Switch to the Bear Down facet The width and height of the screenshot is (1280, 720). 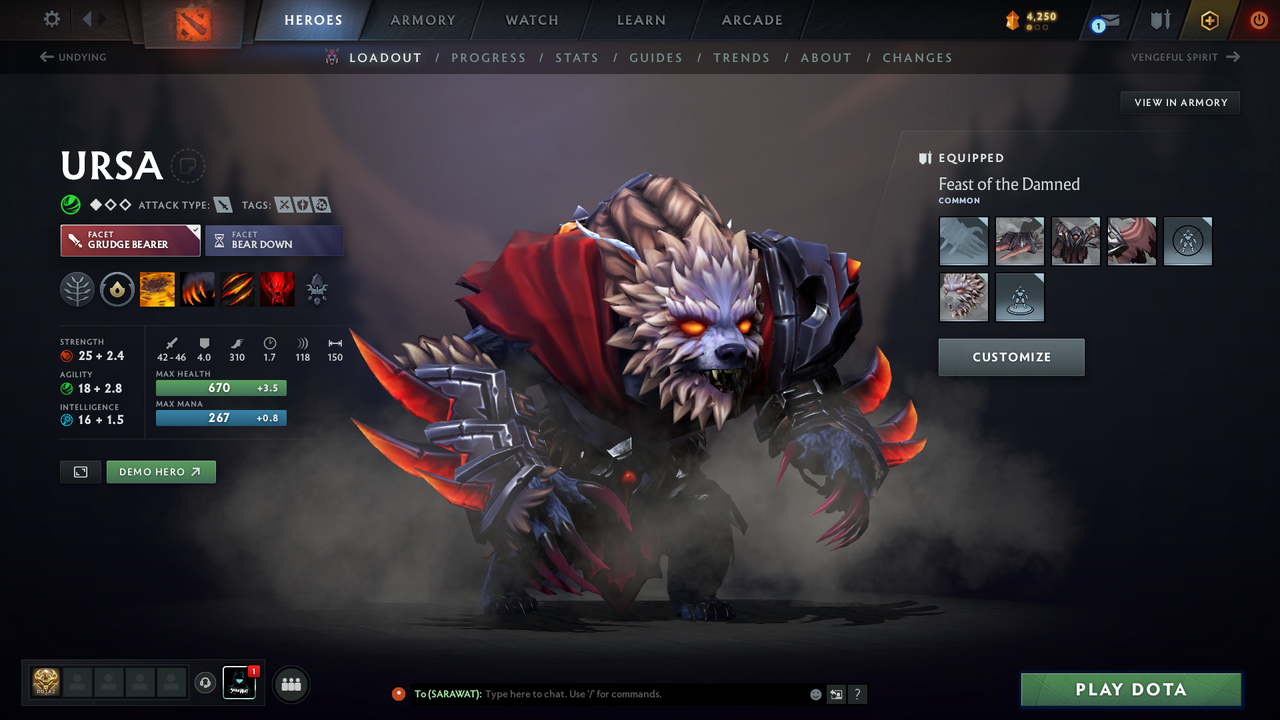point(274,240)
